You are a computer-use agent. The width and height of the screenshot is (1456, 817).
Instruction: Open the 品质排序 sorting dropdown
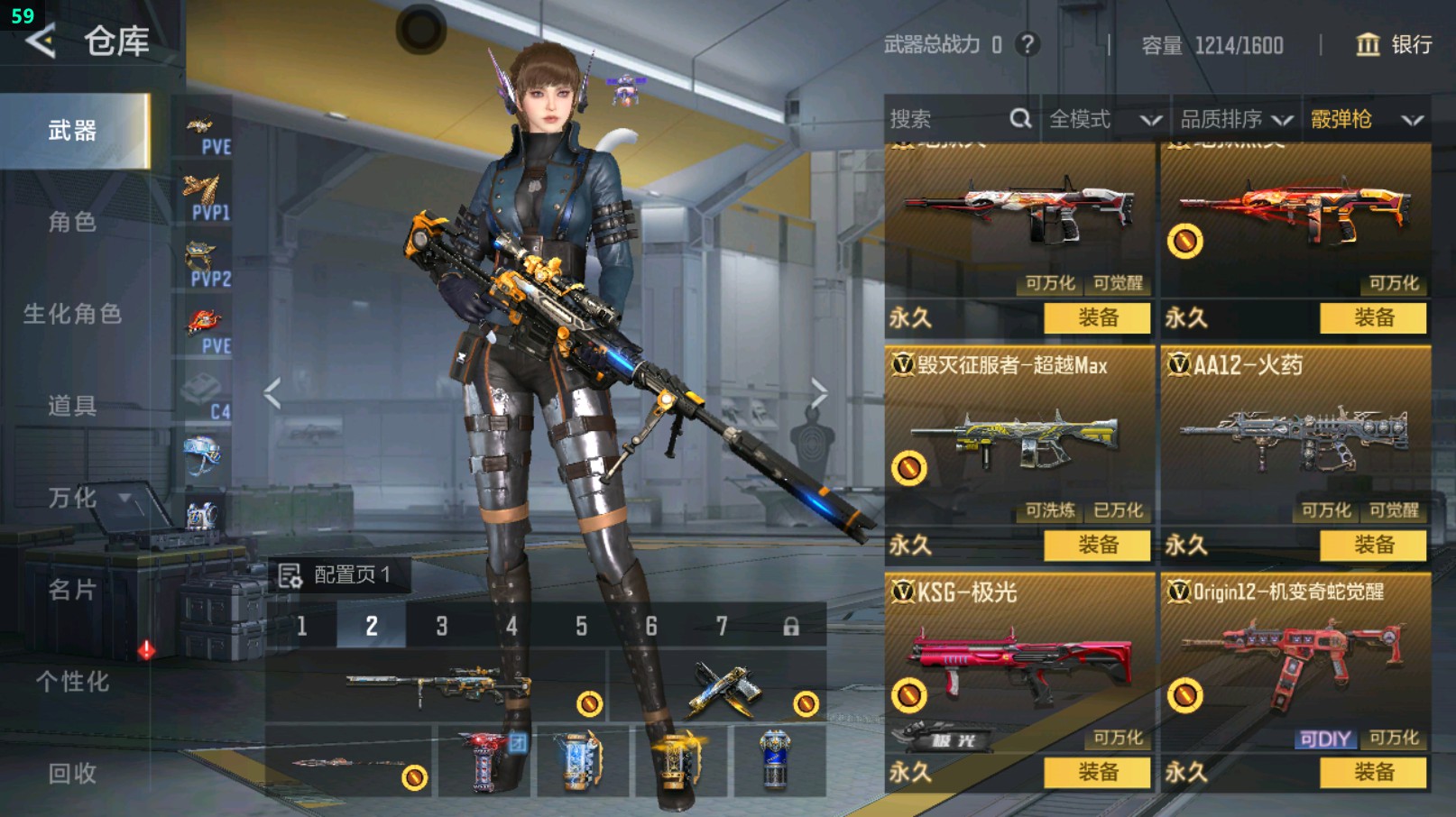coord(1236,119)
